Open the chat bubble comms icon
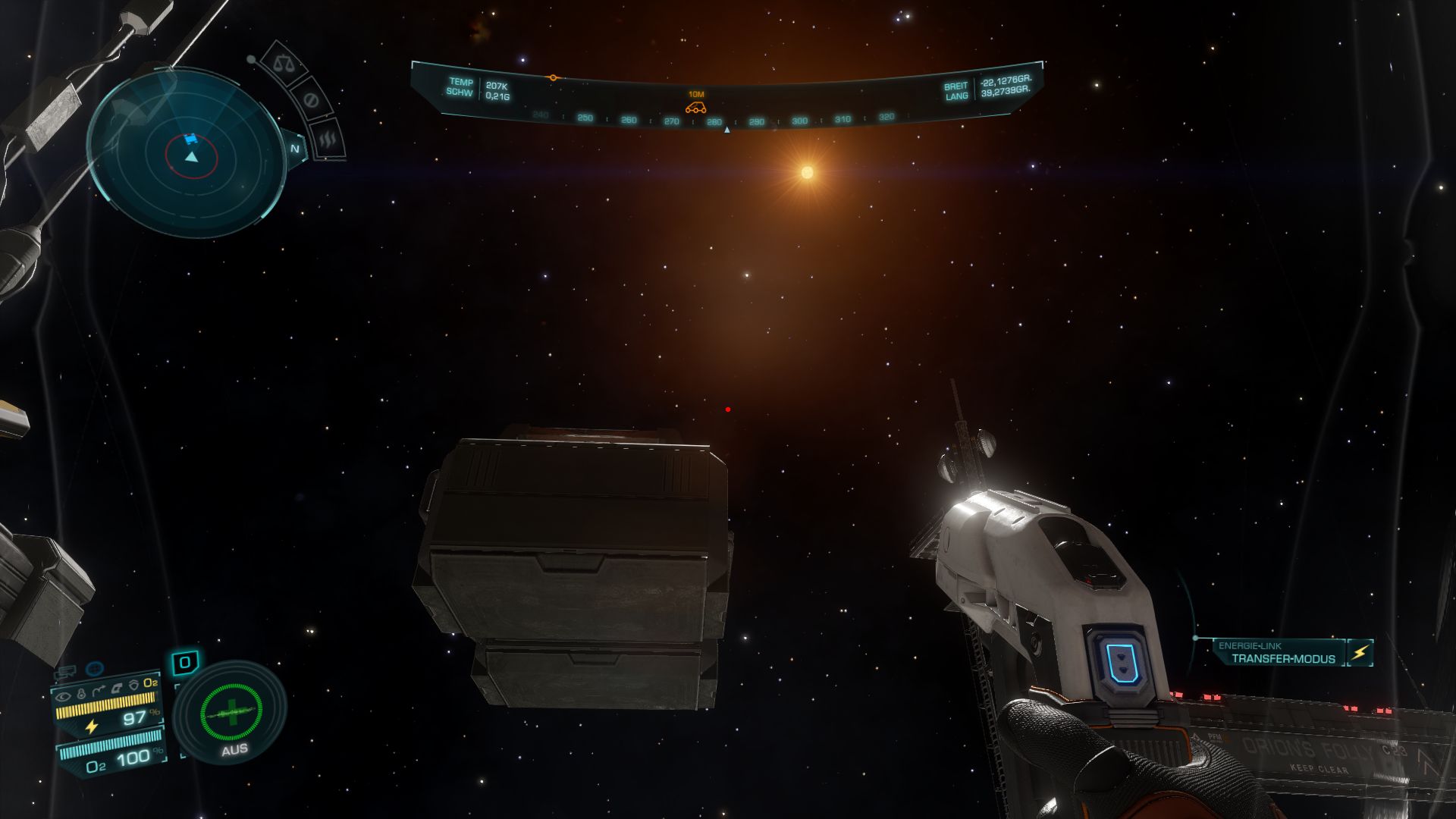 (x=67, y=671)
